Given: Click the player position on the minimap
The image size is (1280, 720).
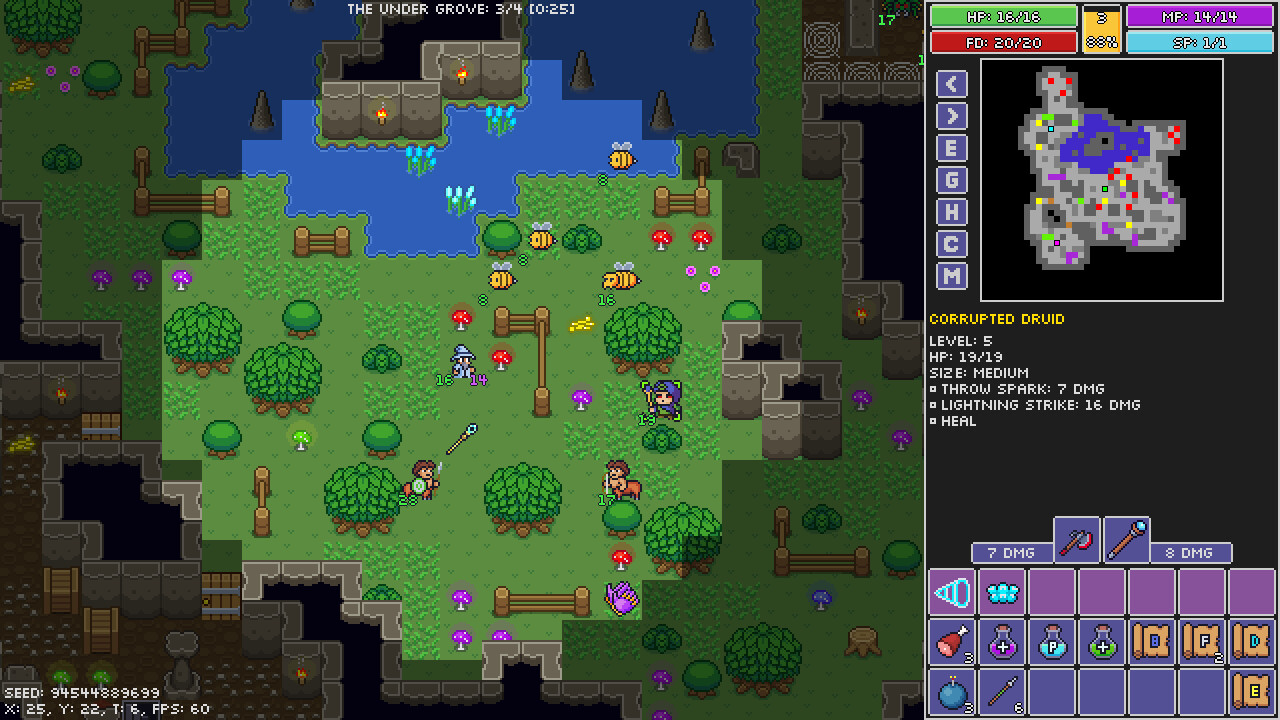Looking at the screenshot, I should pos(1105,189).
